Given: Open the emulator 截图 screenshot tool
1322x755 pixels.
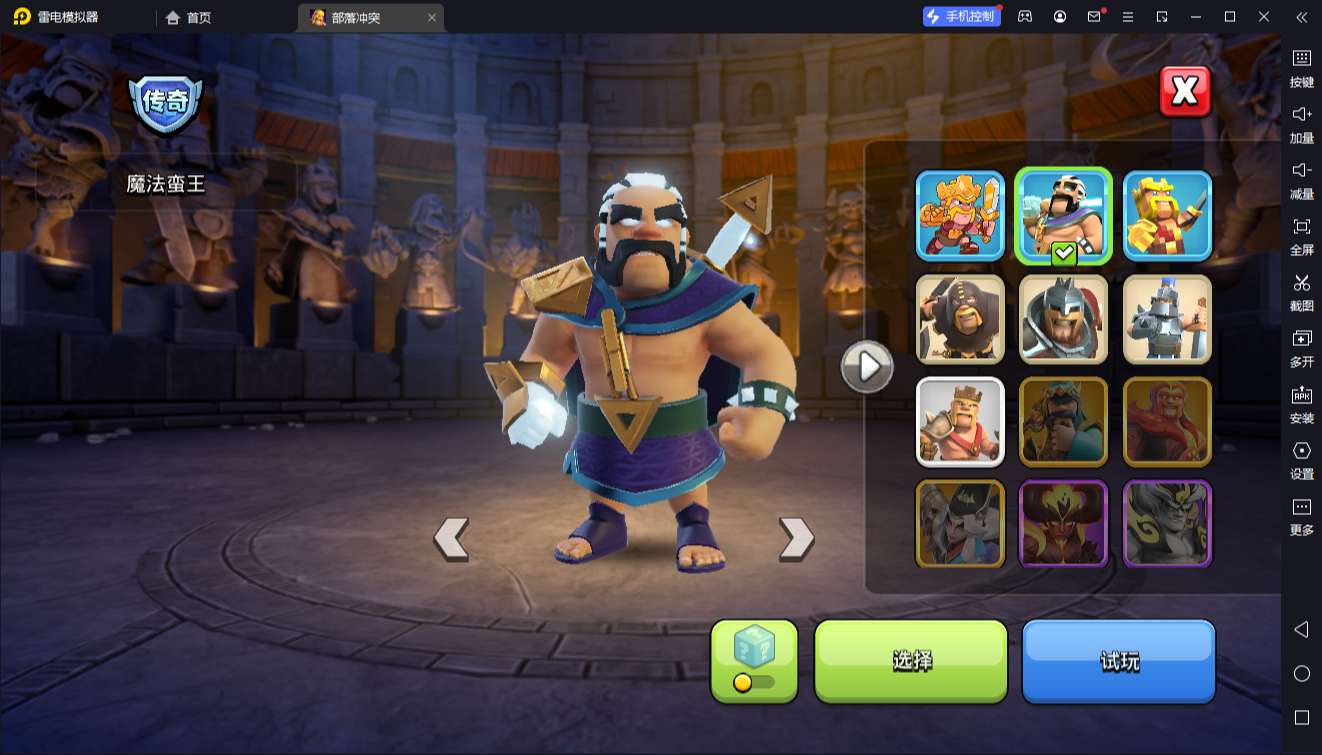Looking at the screenshot, I should [1301, 292].
